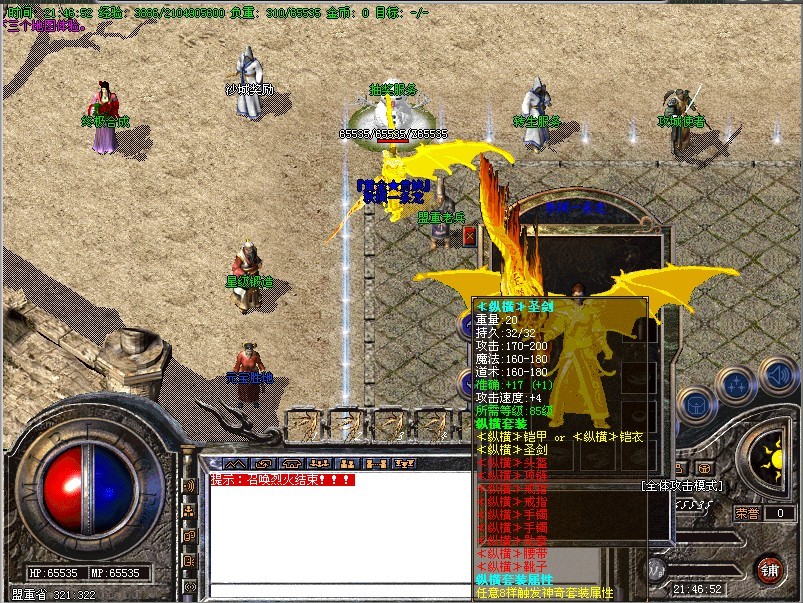Toggle the round speaker sound button
The image size is (803, 603).
pyautogui.click(x=777, y=377)
